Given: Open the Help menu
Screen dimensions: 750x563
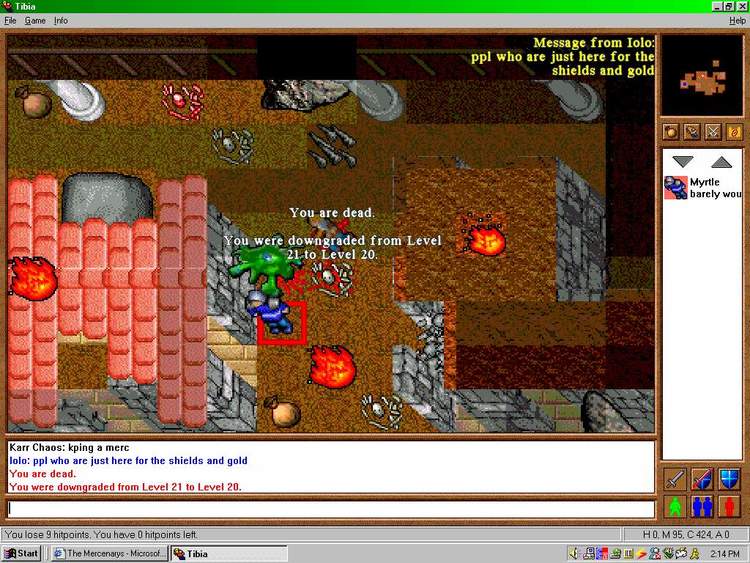Looking at the screenshot, I should pyautogui.click(x=737, y=20).
